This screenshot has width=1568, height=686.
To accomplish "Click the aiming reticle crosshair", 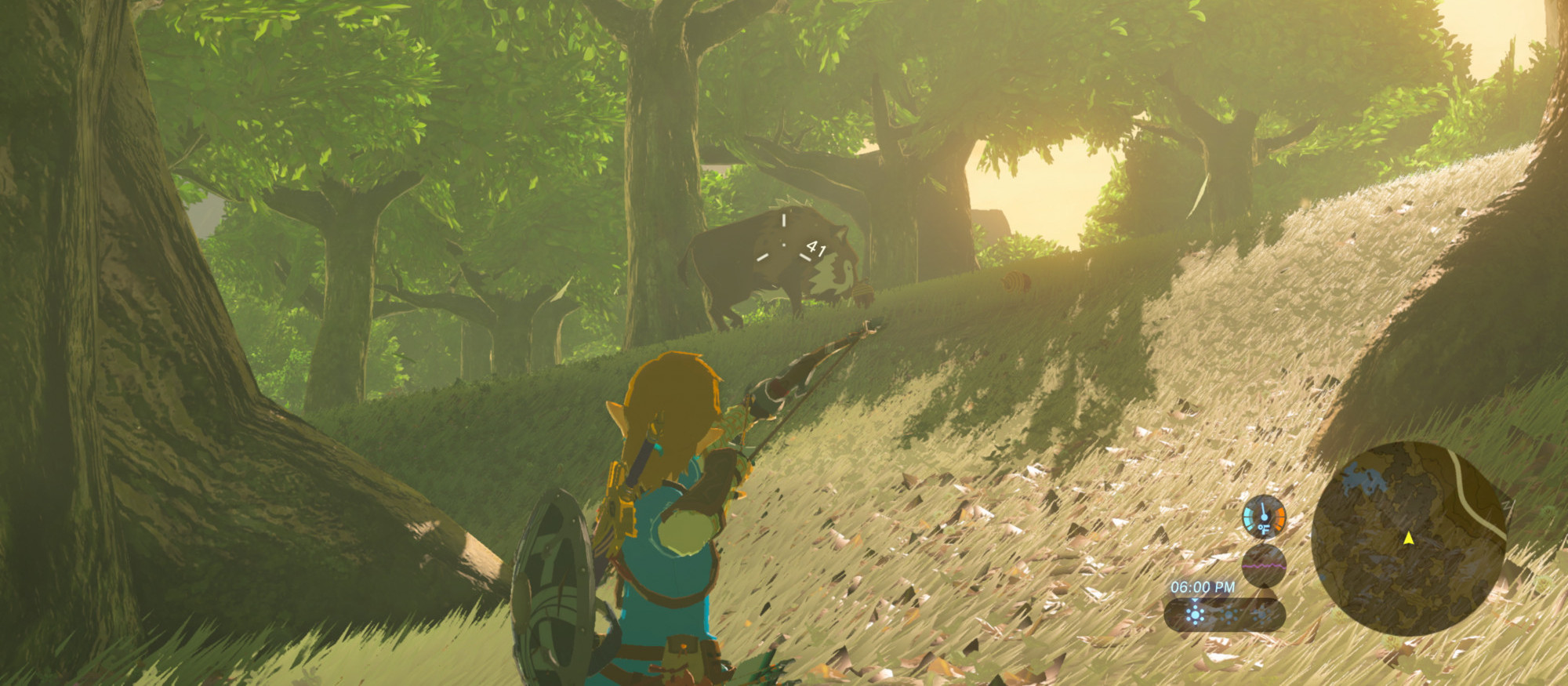I will click(x=784, y=245).
